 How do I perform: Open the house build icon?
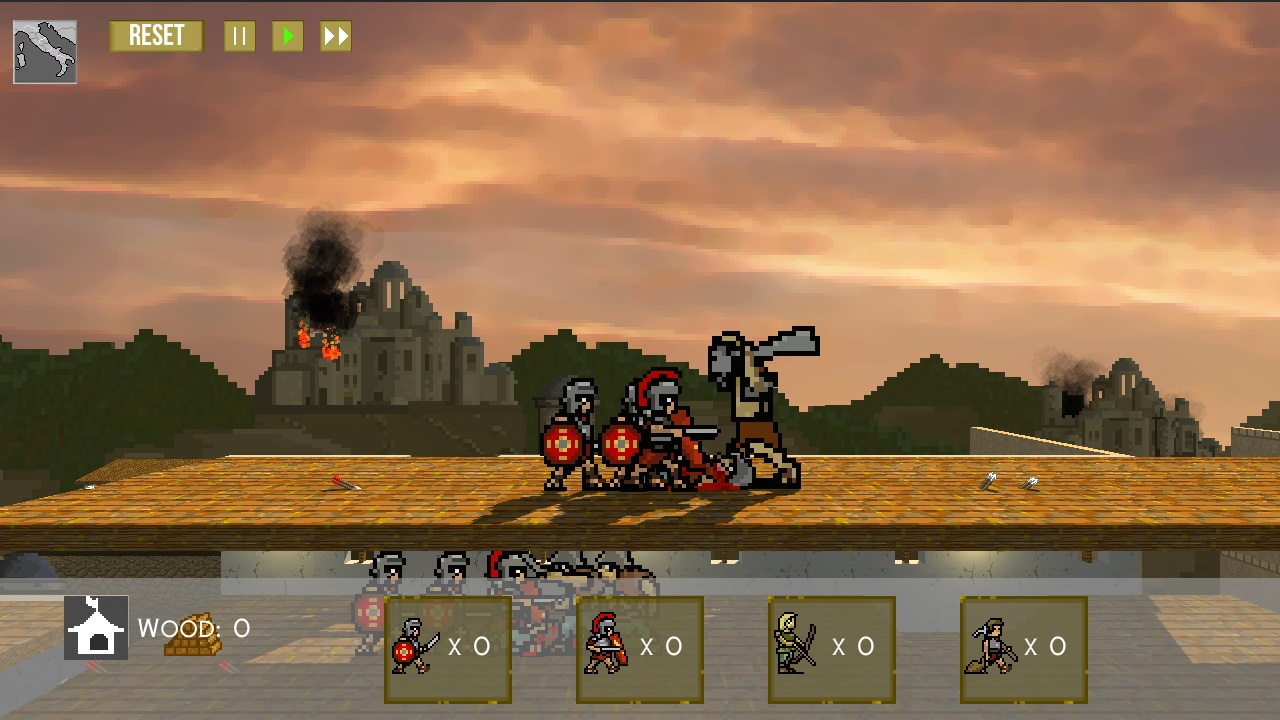[96, 628]
